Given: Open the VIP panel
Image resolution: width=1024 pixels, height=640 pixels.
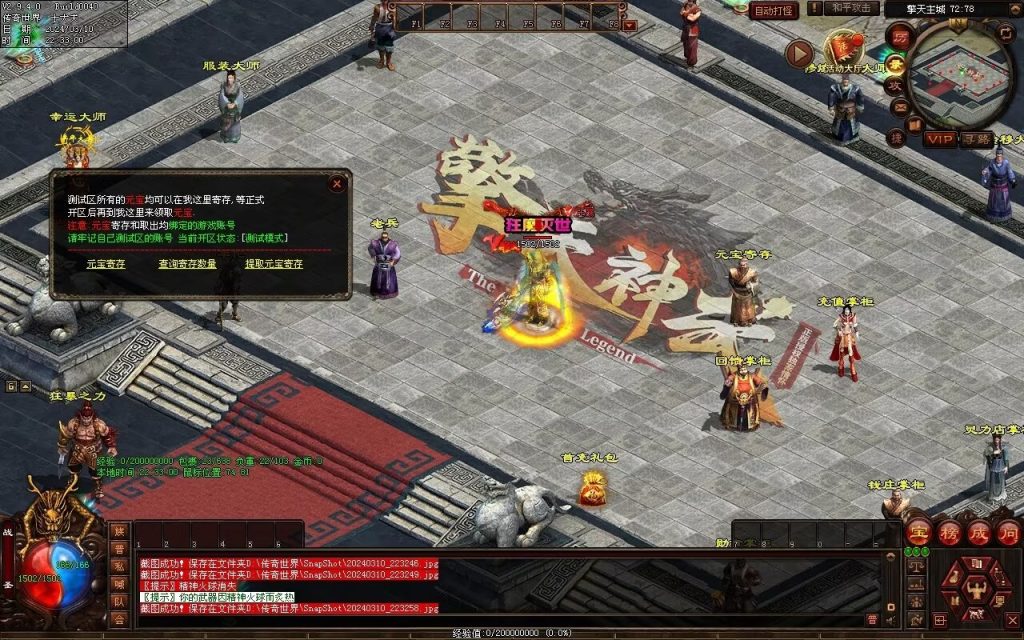Looking at the screenshot, I should click(939, 139).
